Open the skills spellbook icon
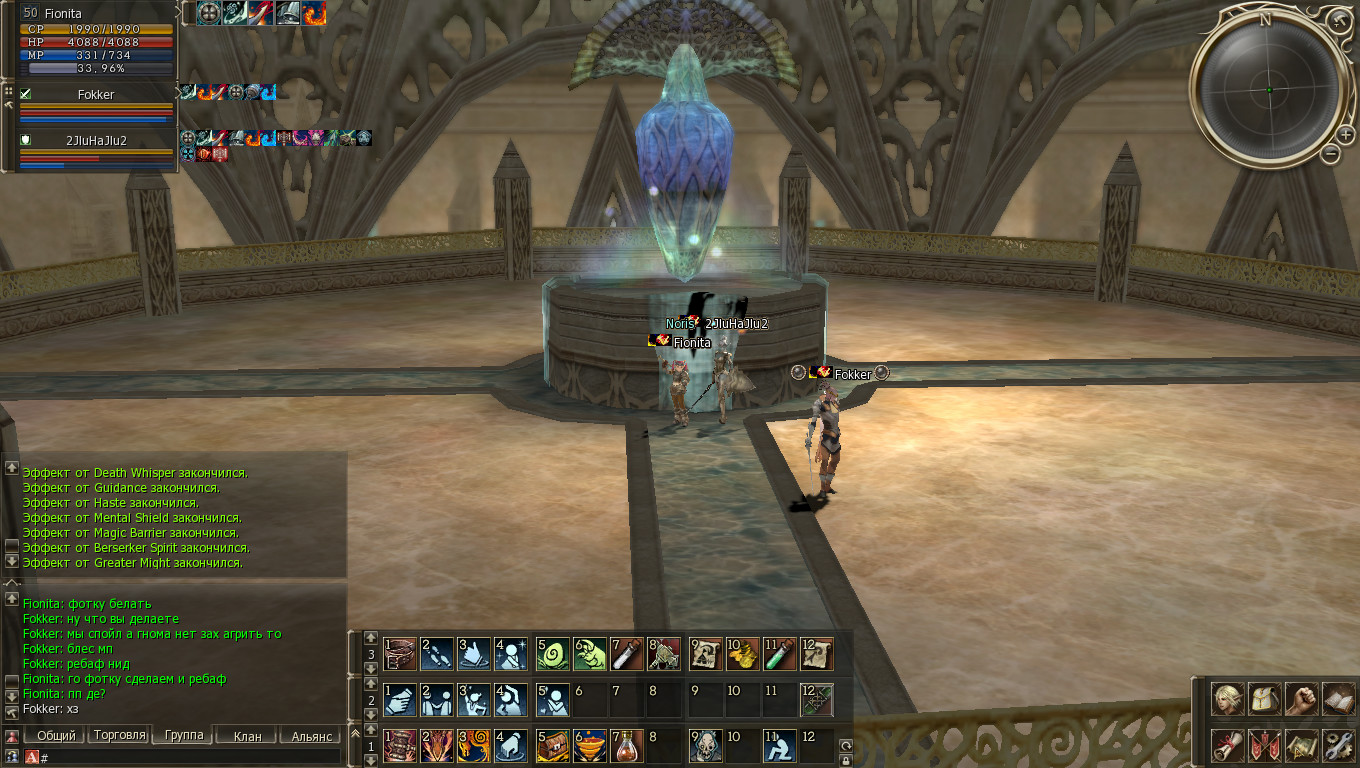Viewport: 1360px width, 768px height. [x=1338, y=699]
